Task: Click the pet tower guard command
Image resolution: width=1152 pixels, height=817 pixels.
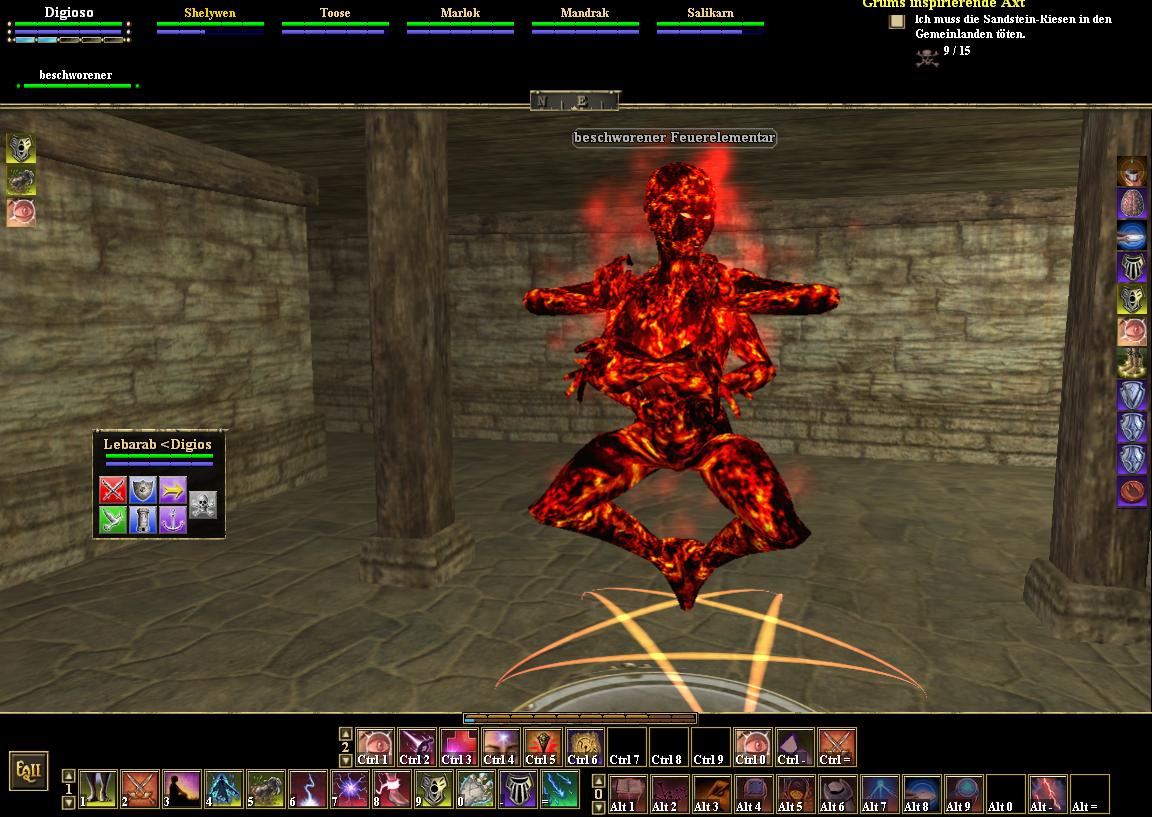Action: [x=143, y=520]
